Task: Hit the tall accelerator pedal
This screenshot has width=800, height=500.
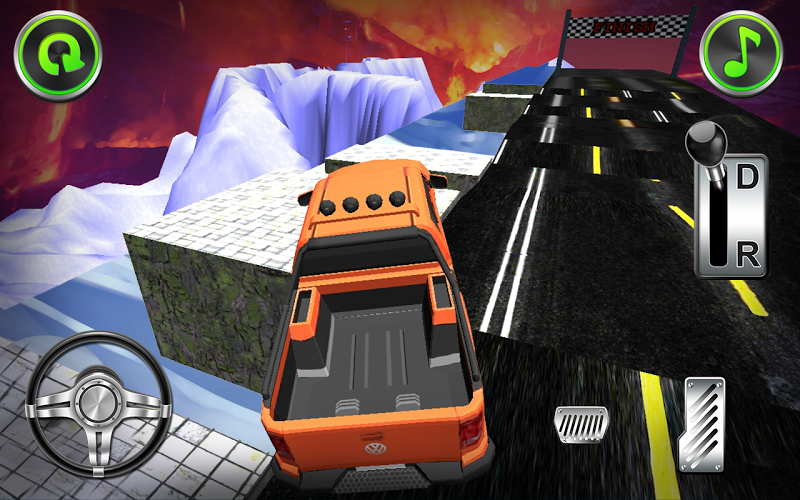Action: point(701,423)
